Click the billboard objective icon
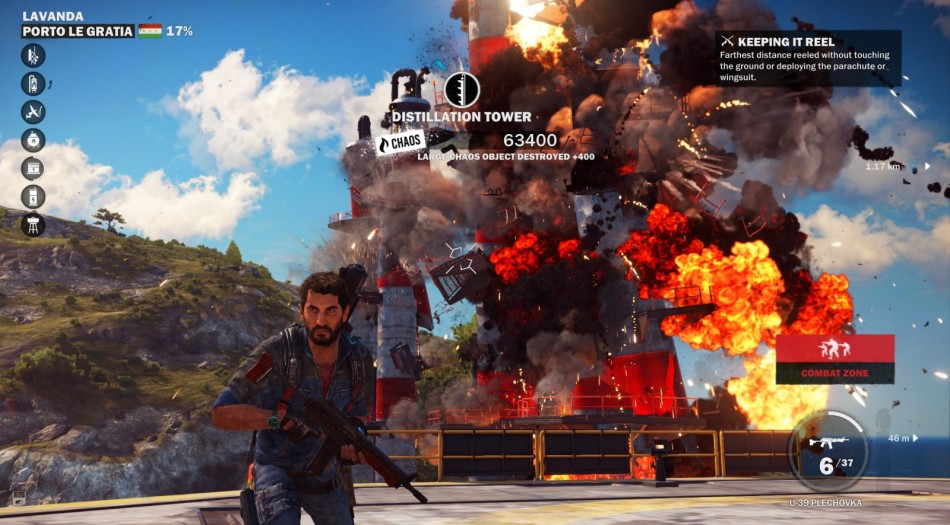The height and width of the screenshot is (525, 950). tap(33, 168)
